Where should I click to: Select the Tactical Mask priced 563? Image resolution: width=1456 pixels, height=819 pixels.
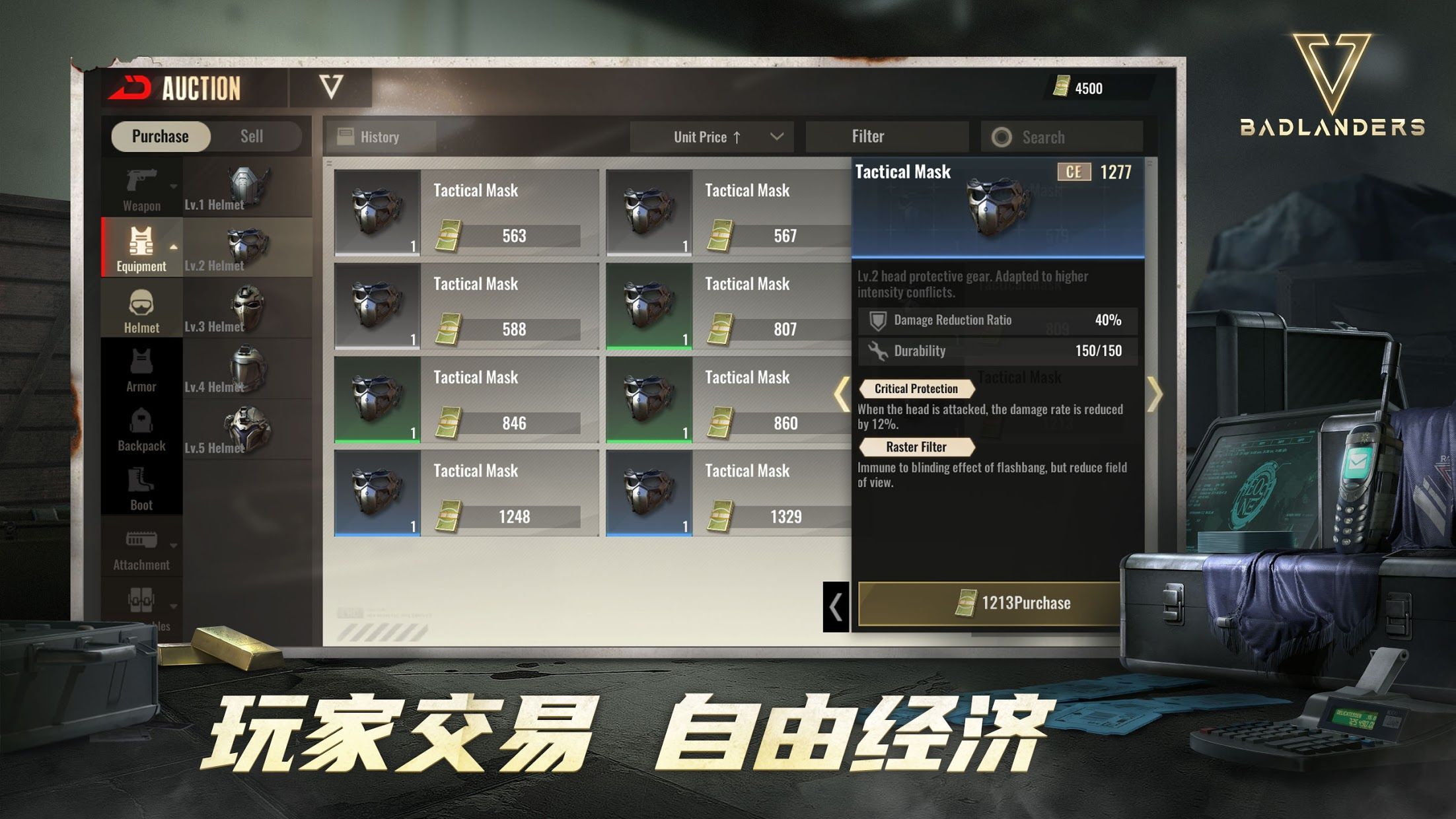[462, 211]
